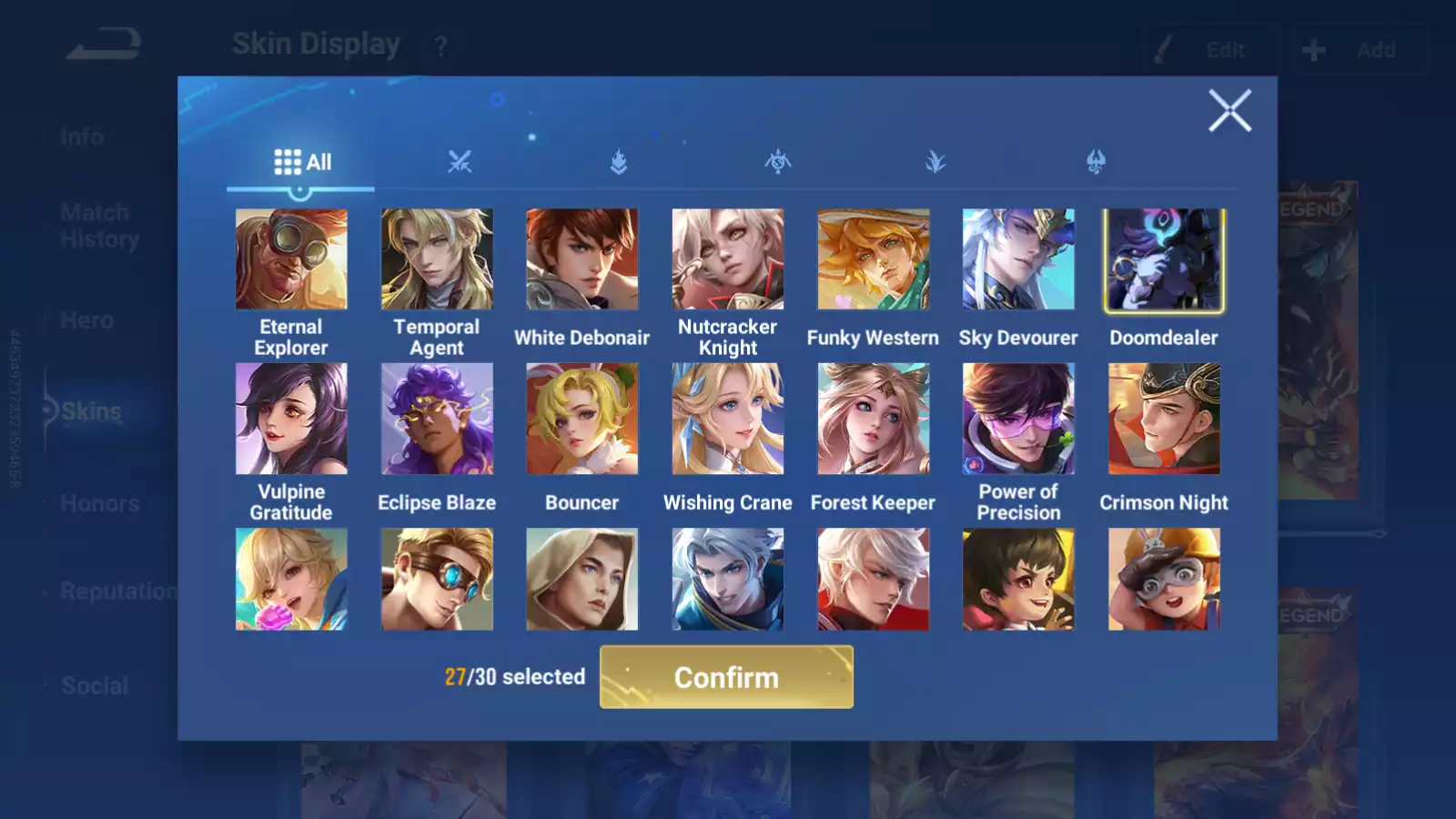Filter skins by the crossed swords role tab
The height and width of the screenshot is (819, 1456).
click(x=460, y=162)
